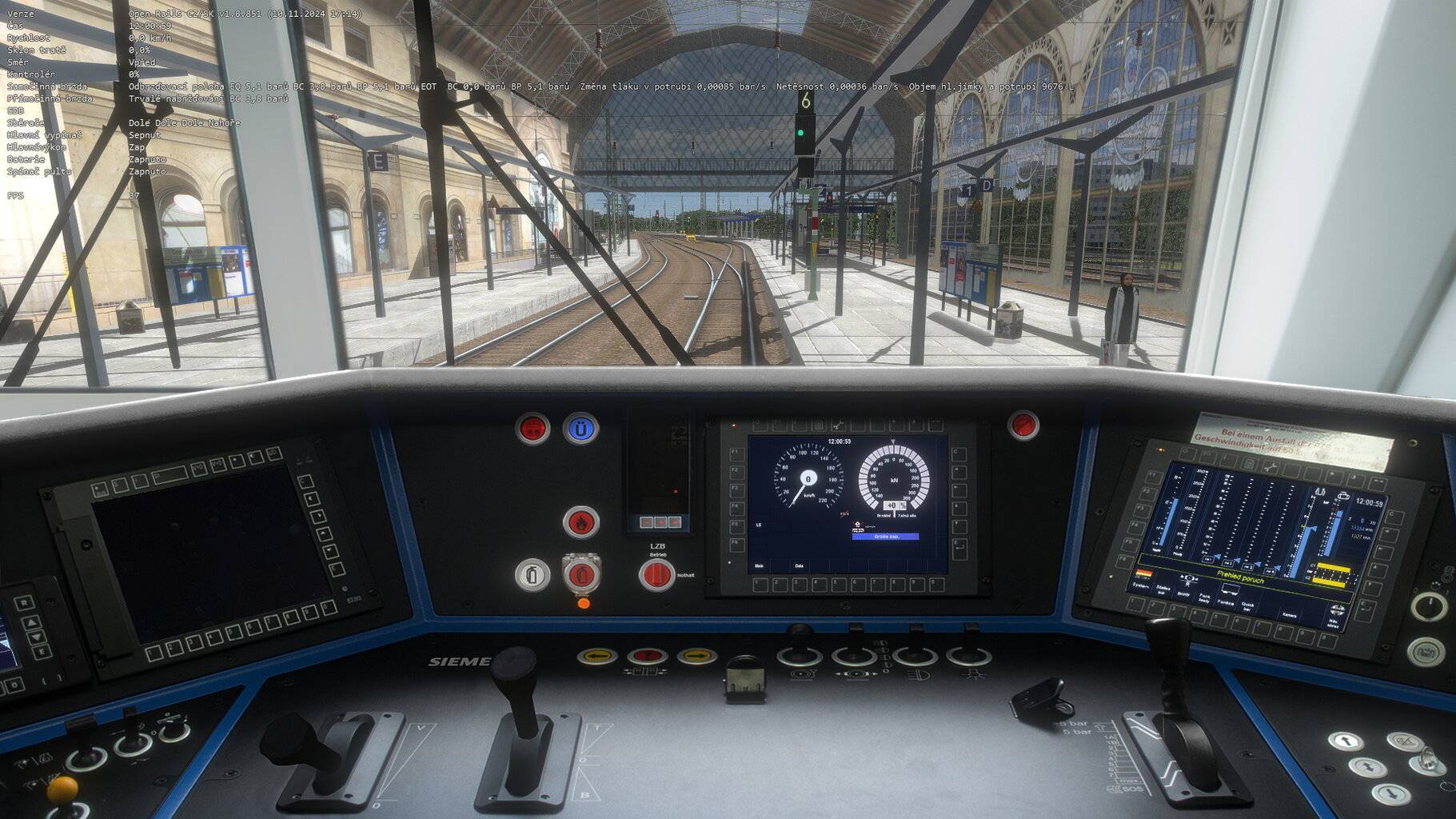
Task: Tap the wrench key above the center display
Action: coord(837,425)
